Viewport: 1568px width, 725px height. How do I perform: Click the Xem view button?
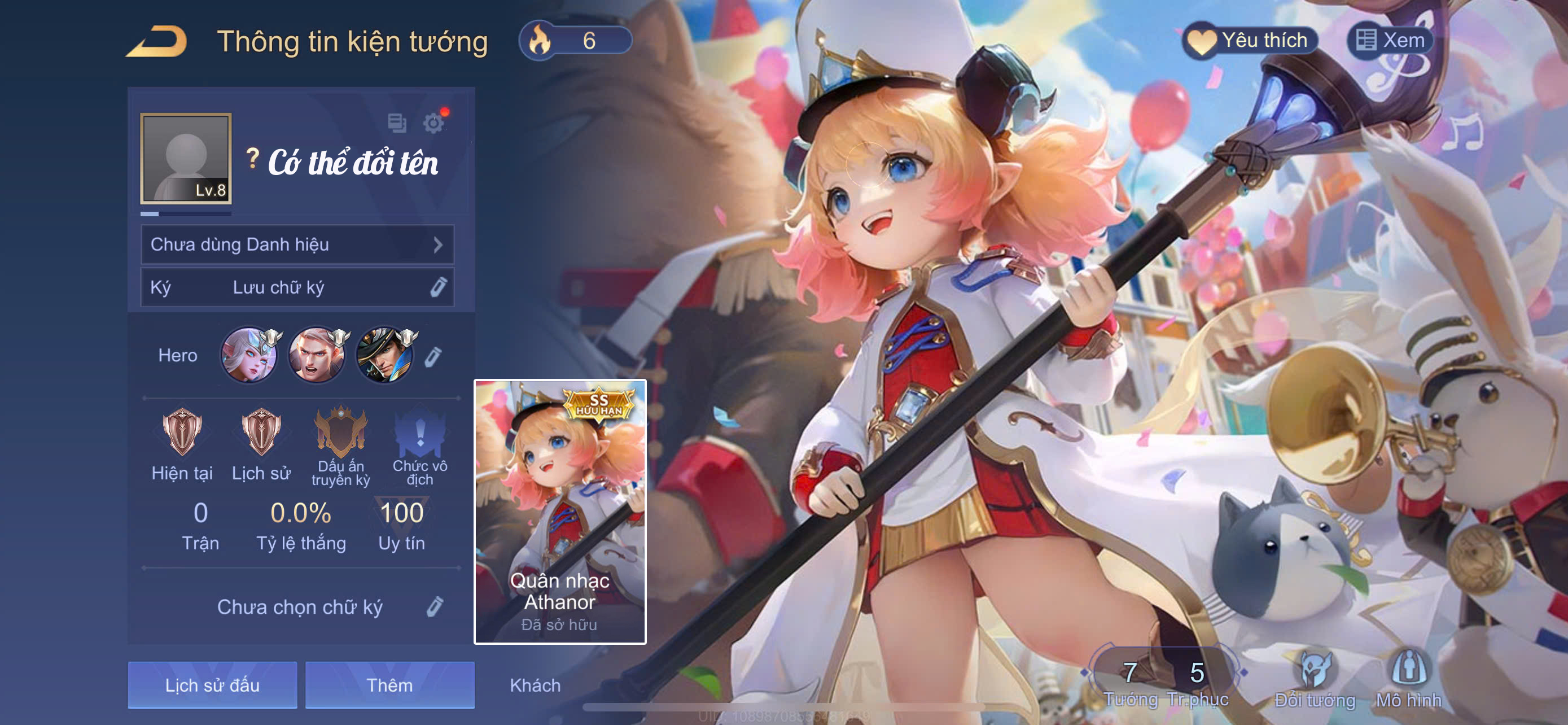click(1390, 41)
